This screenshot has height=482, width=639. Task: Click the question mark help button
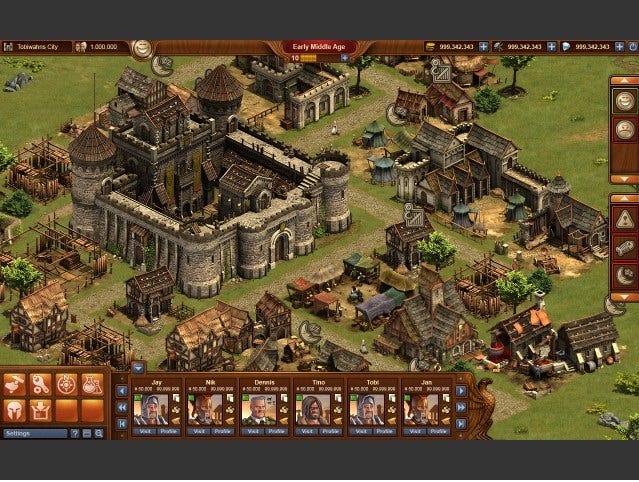pos(74,434)
